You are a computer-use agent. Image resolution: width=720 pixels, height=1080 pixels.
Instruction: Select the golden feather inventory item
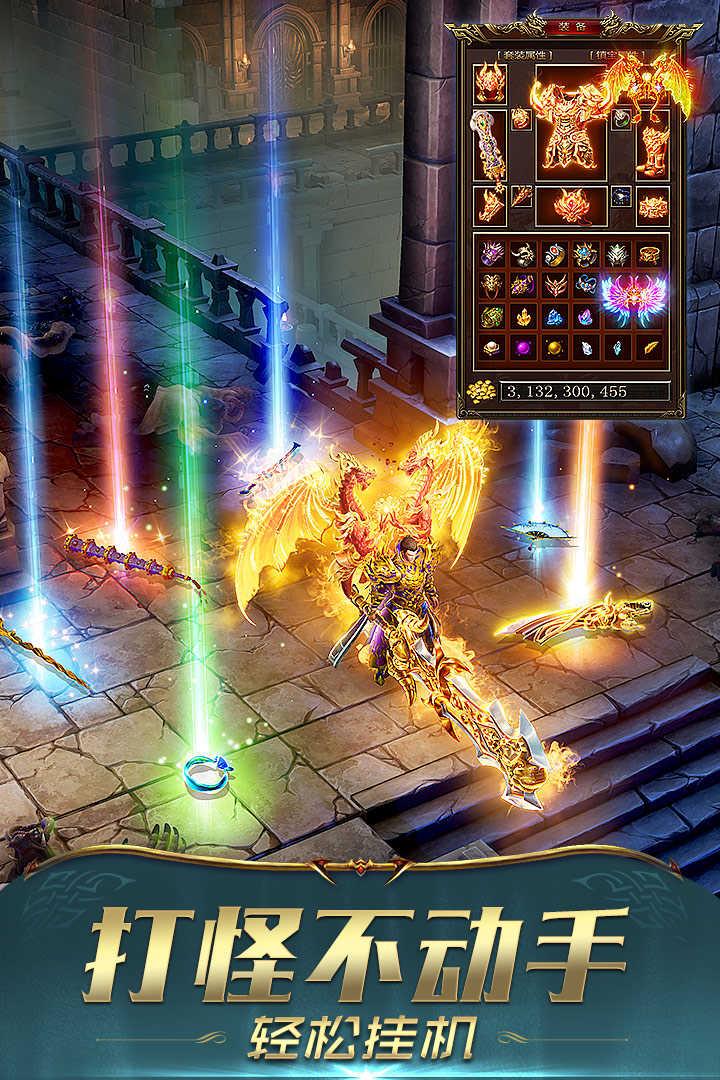[x=650, y=348]
